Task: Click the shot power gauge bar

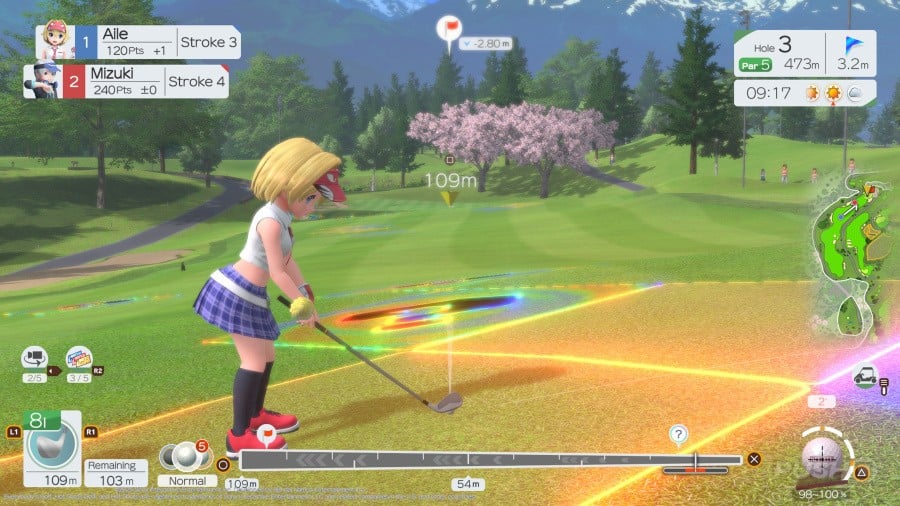Action: click(490, 460)
